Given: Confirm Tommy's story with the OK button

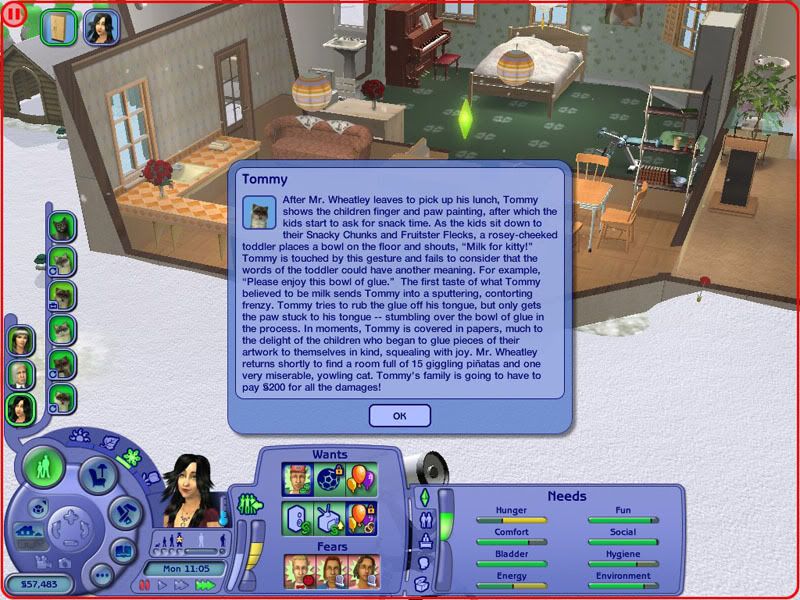Looking at the screenshot, I should [x=399, y=414].
